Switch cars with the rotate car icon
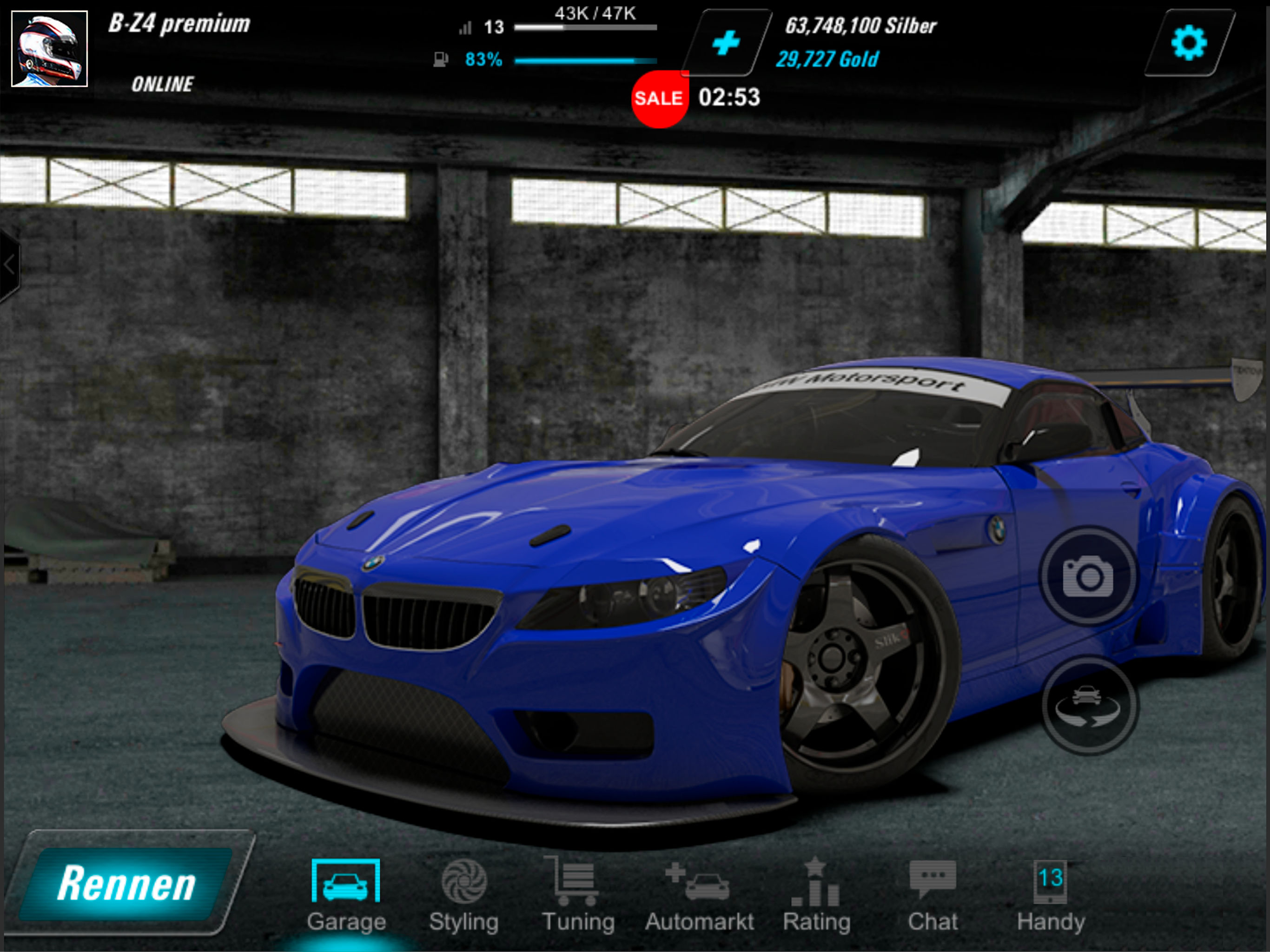This screenshot has height=952, width=1270. tap(1088, 706)
